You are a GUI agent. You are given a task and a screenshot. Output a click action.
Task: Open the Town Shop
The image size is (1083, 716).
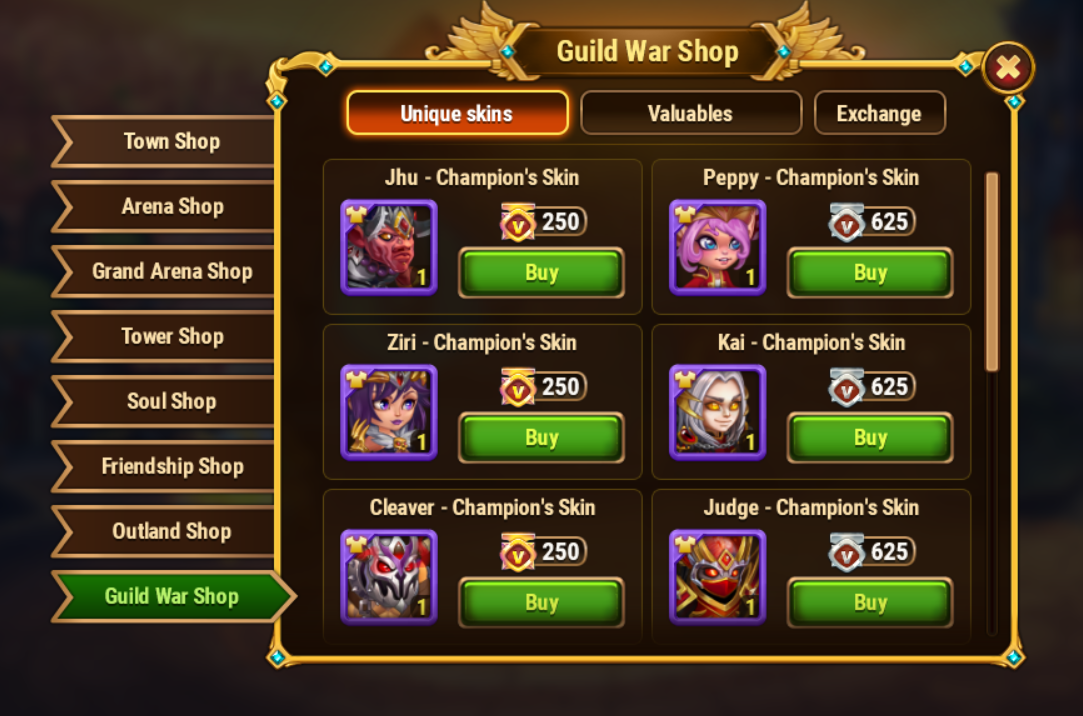tap(171, 141)
